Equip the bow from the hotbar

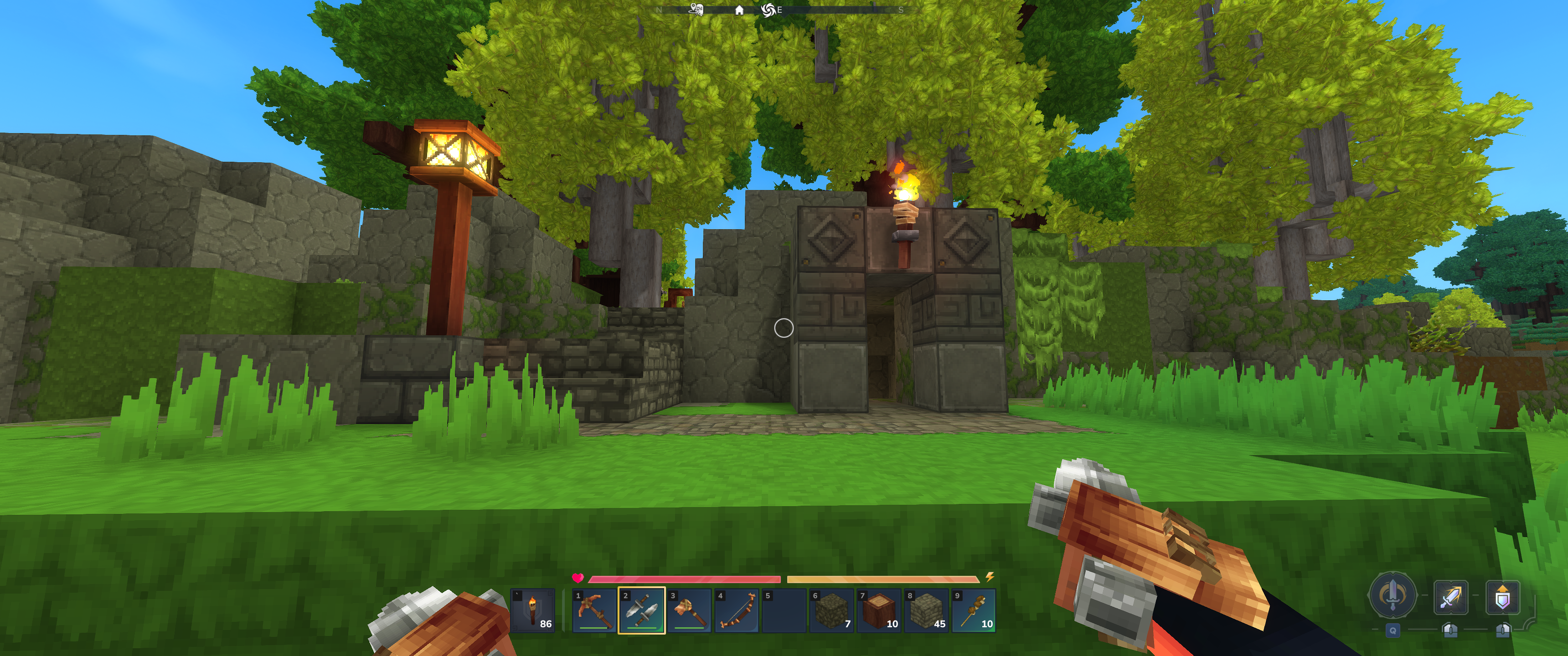pyautogui.click(x=737, y=610)
